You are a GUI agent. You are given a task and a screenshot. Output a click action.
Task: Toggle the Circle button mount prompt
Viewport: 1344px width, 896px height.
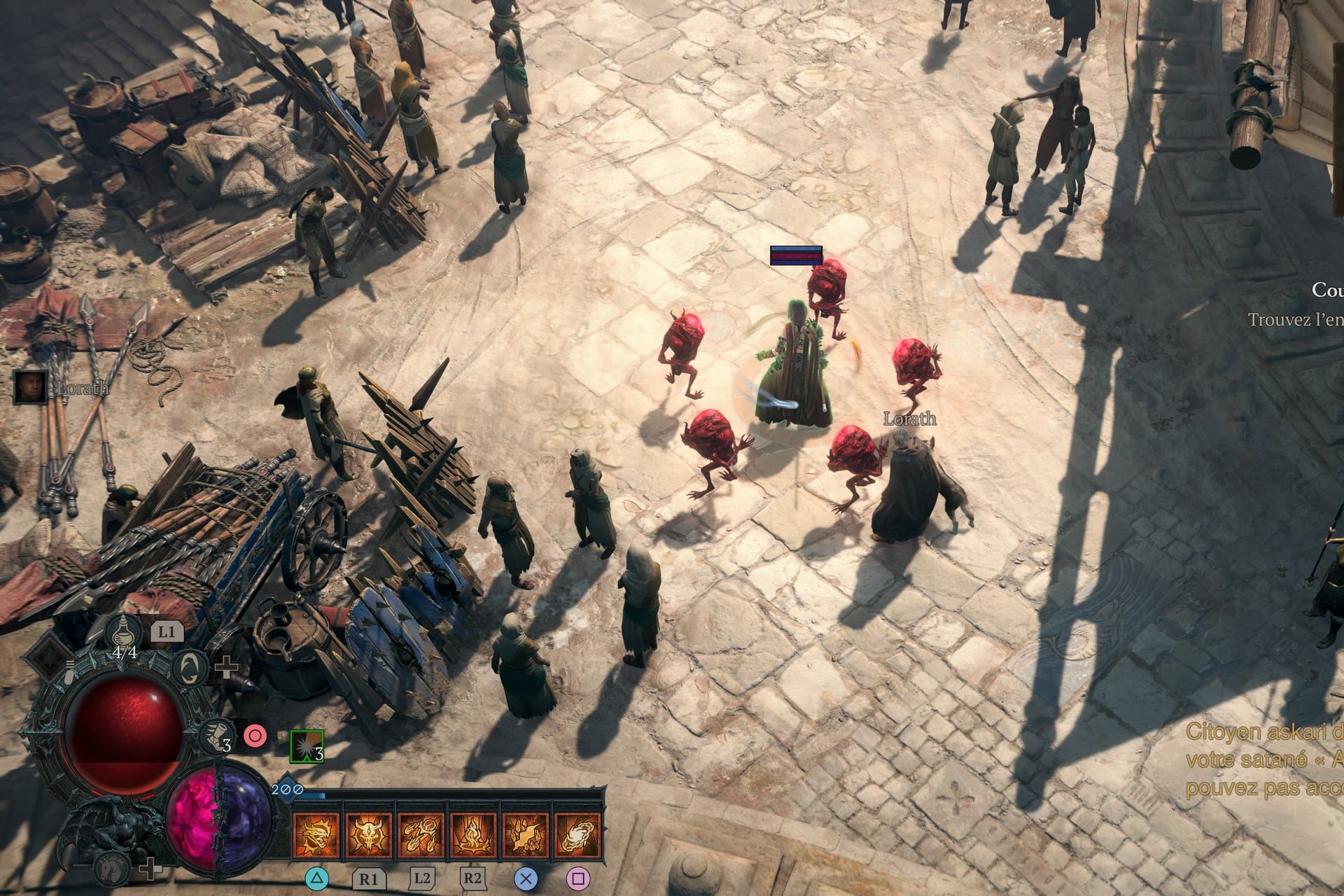(255, 736)
